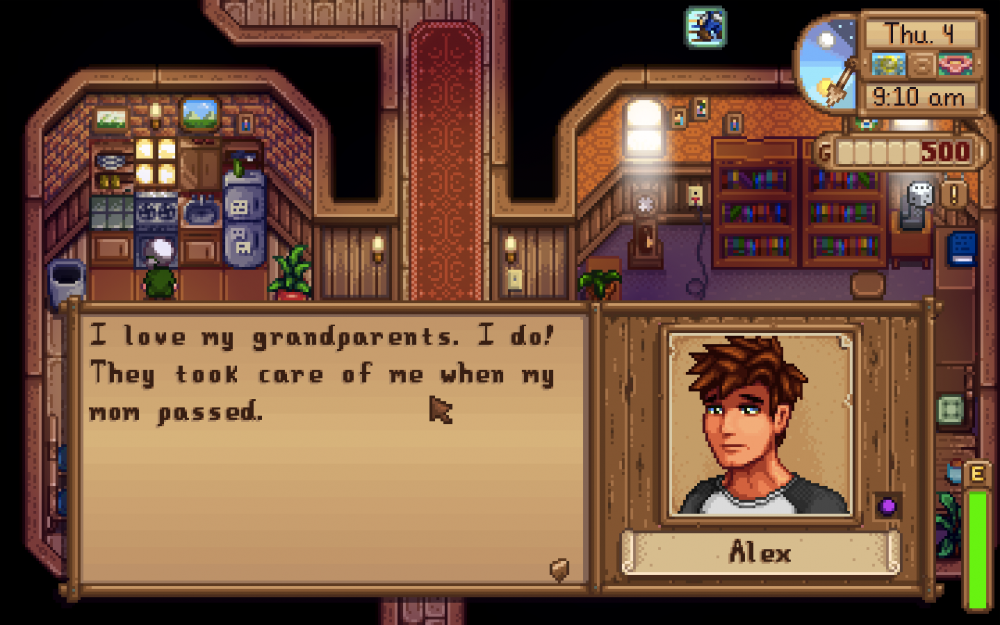
Task: Click the dialogue continue arrow icon
Action: (x=560, y=569)
